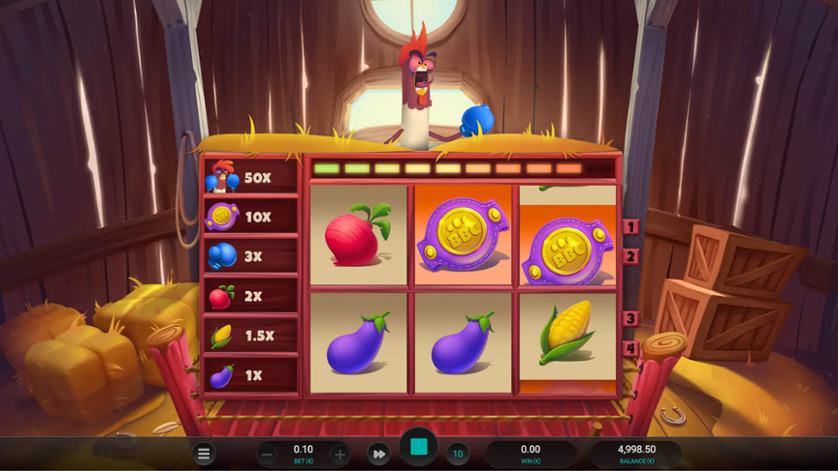Image resolution: width=838 pixels, height=471 pixels.
Task: Toggle fast-forward turbo spin
Action: 378,454
